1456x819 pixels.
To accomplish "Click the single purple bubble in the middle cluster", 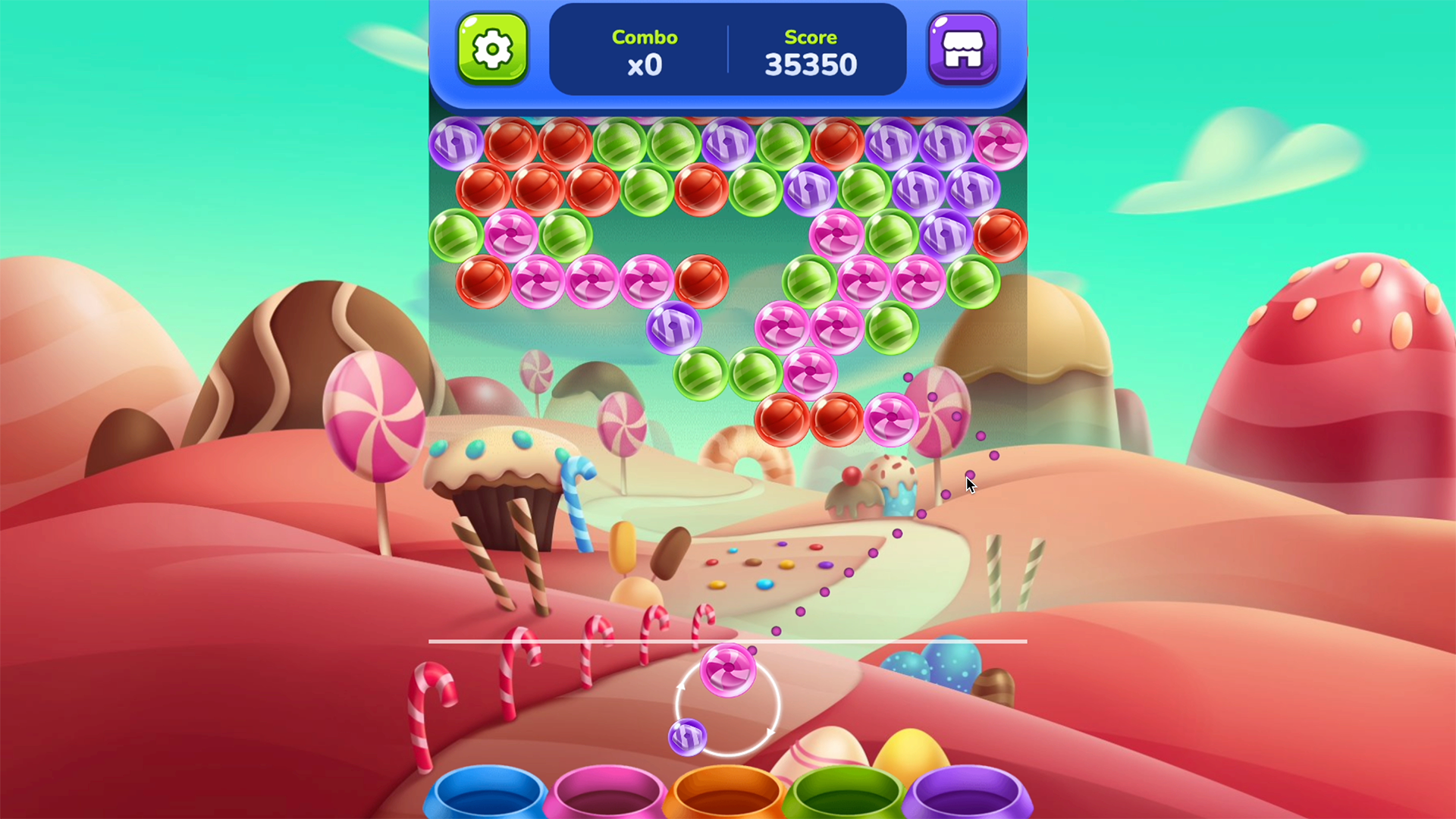I will click(672, 326).
